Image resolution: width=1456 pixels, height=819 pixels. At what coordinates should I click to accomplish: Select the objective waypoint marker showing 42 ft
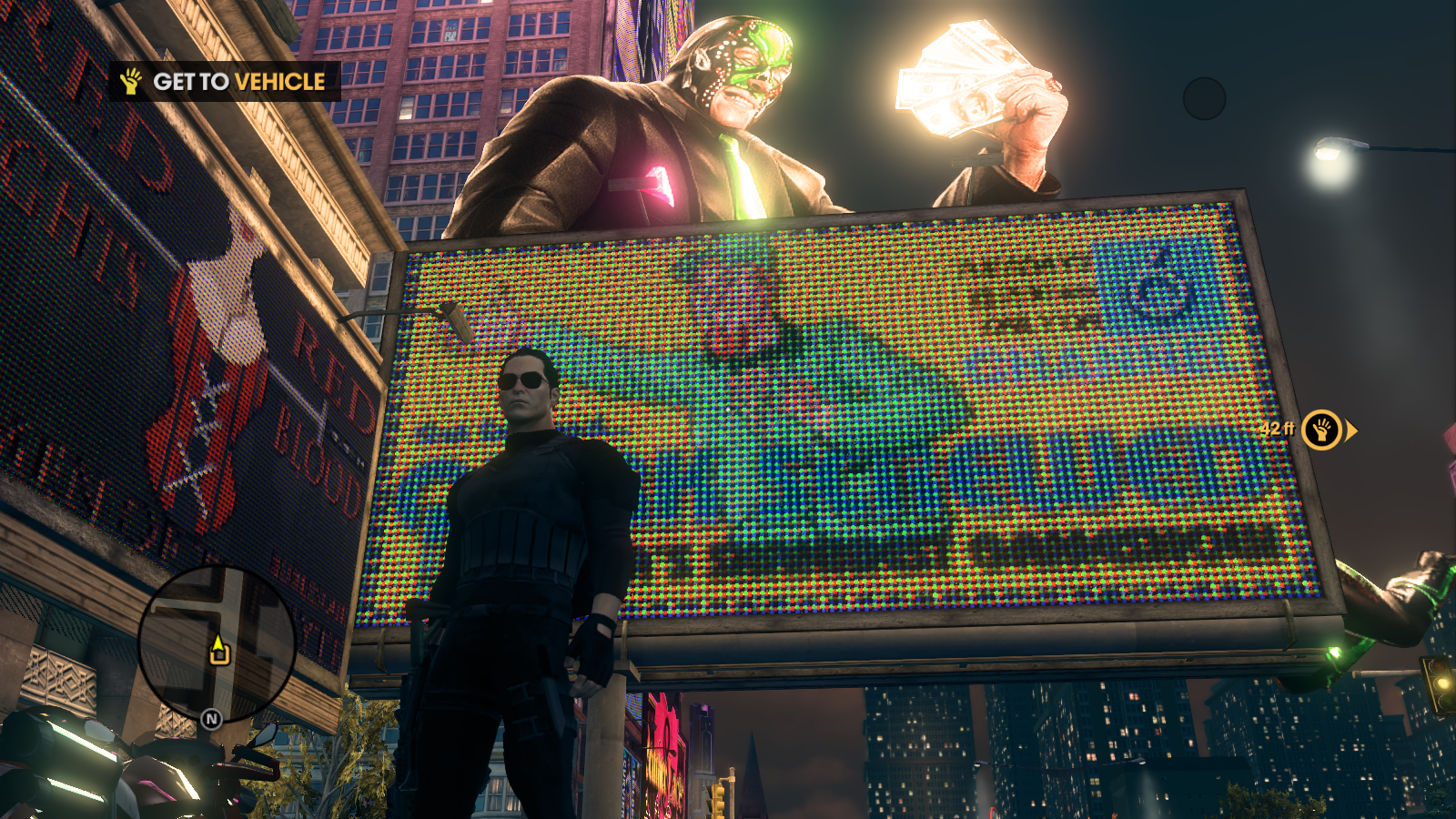point(1321,430)
